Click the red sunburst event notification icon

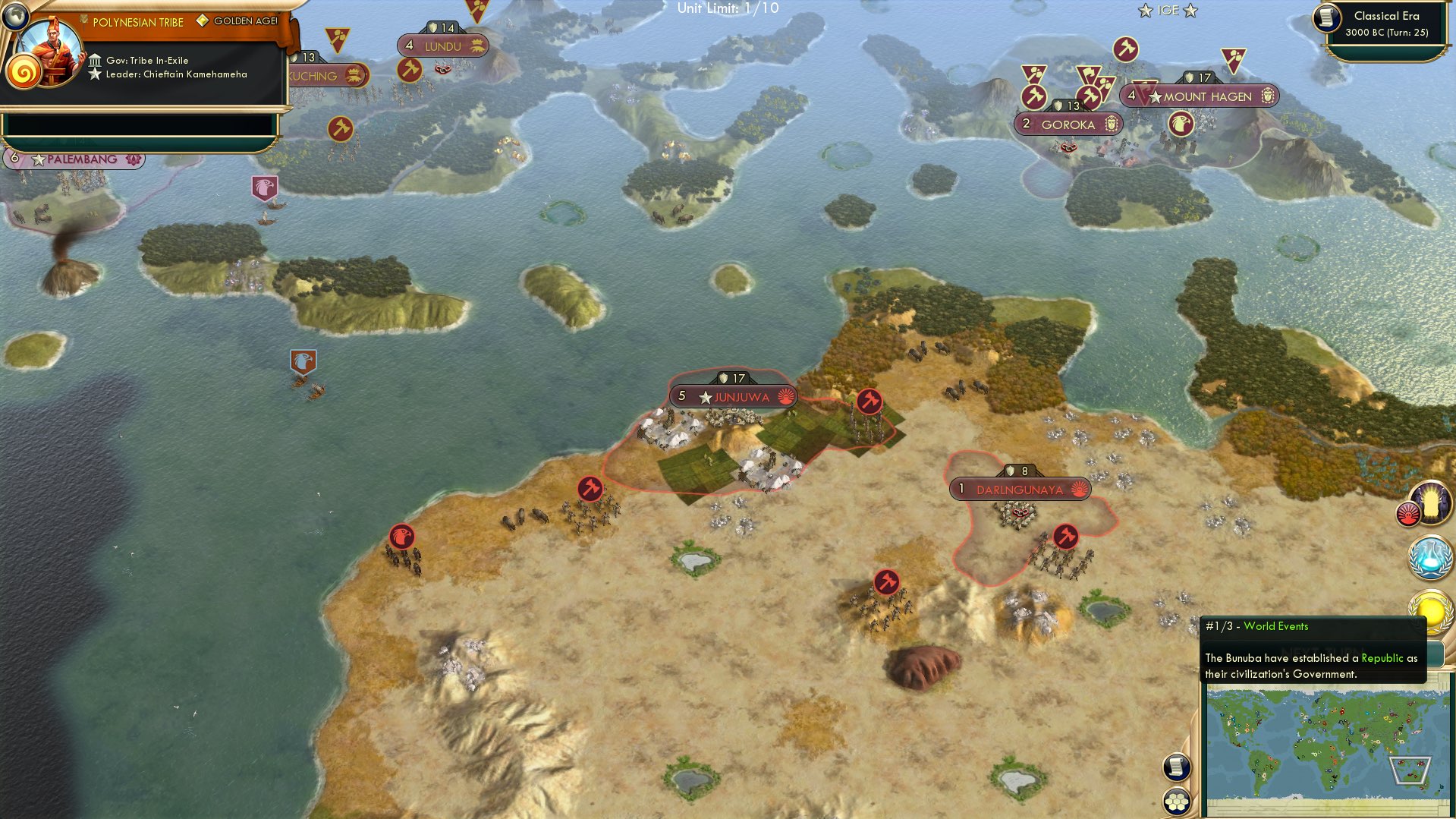(x=1409, y=513)
